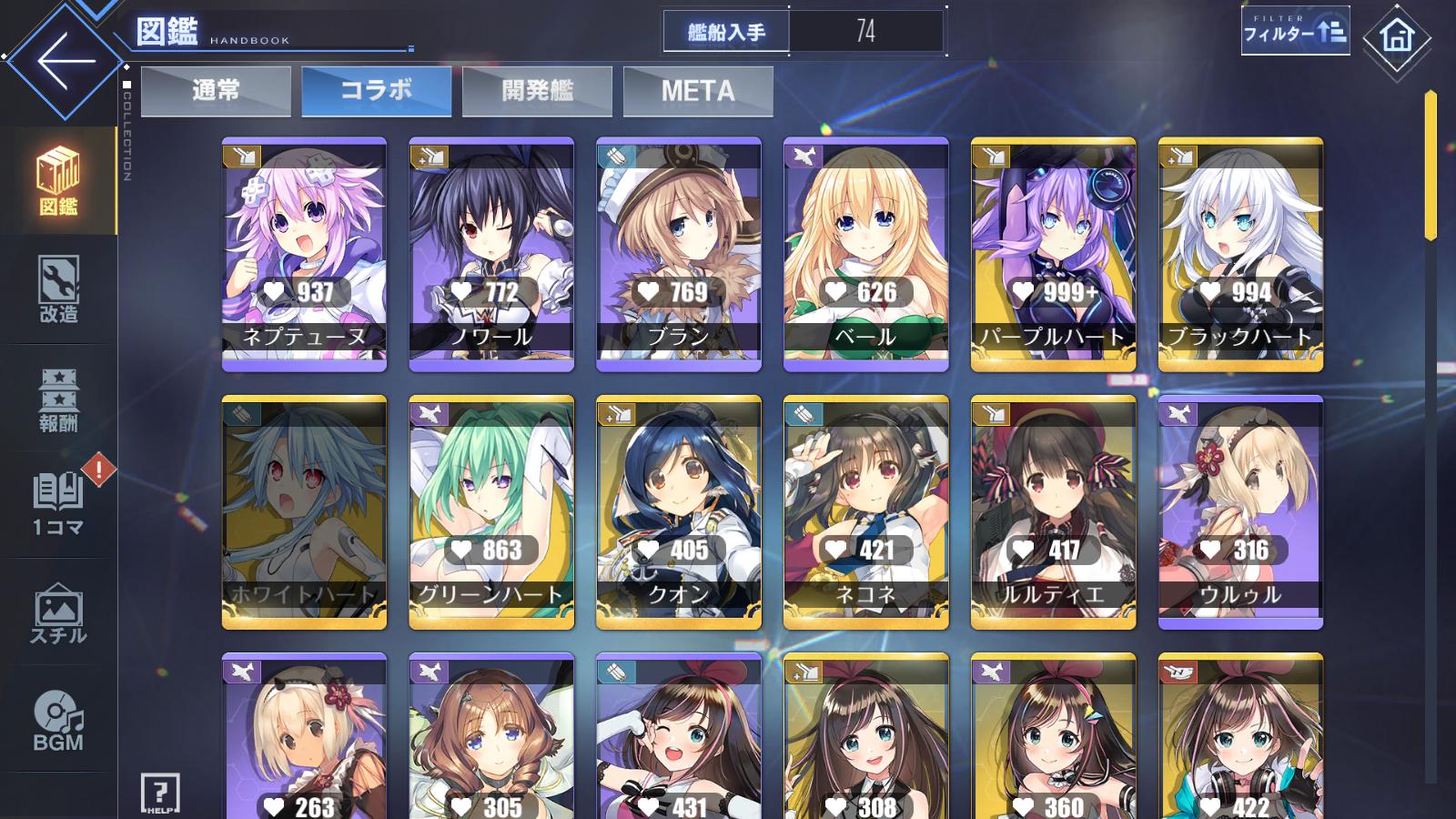Open the 1コマ comics section
The height and width of the screenshot is (819, 1456).
[58, 503]
